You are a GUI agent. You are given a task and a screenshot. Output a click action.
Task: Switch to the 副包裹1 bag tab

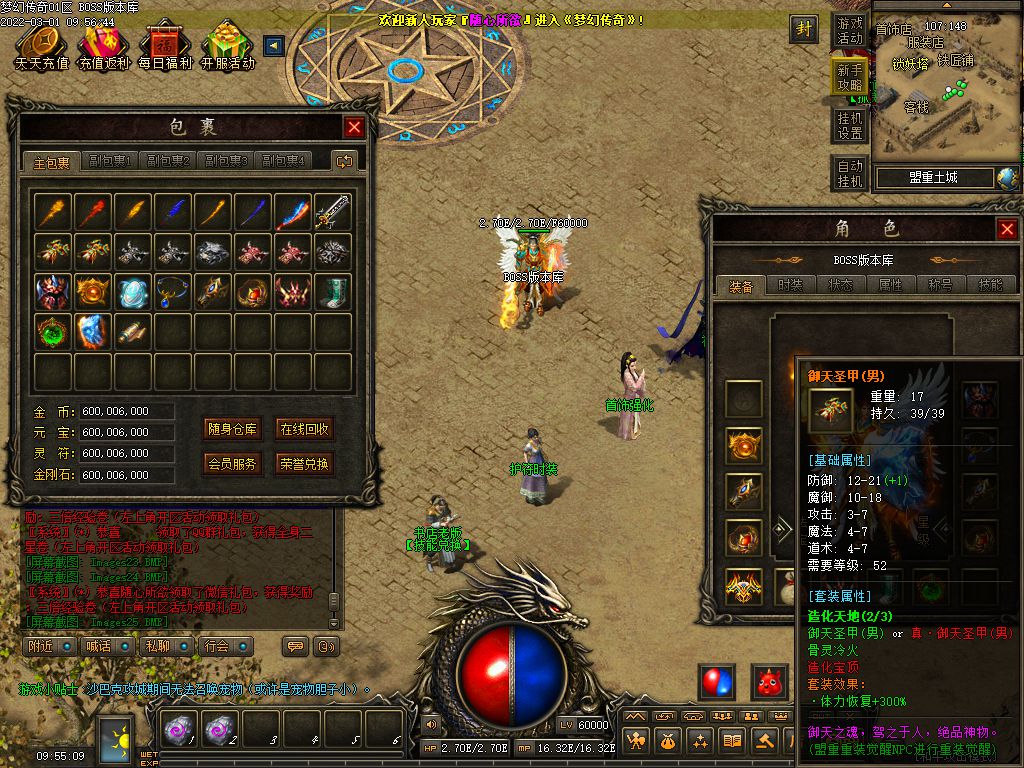110,161
